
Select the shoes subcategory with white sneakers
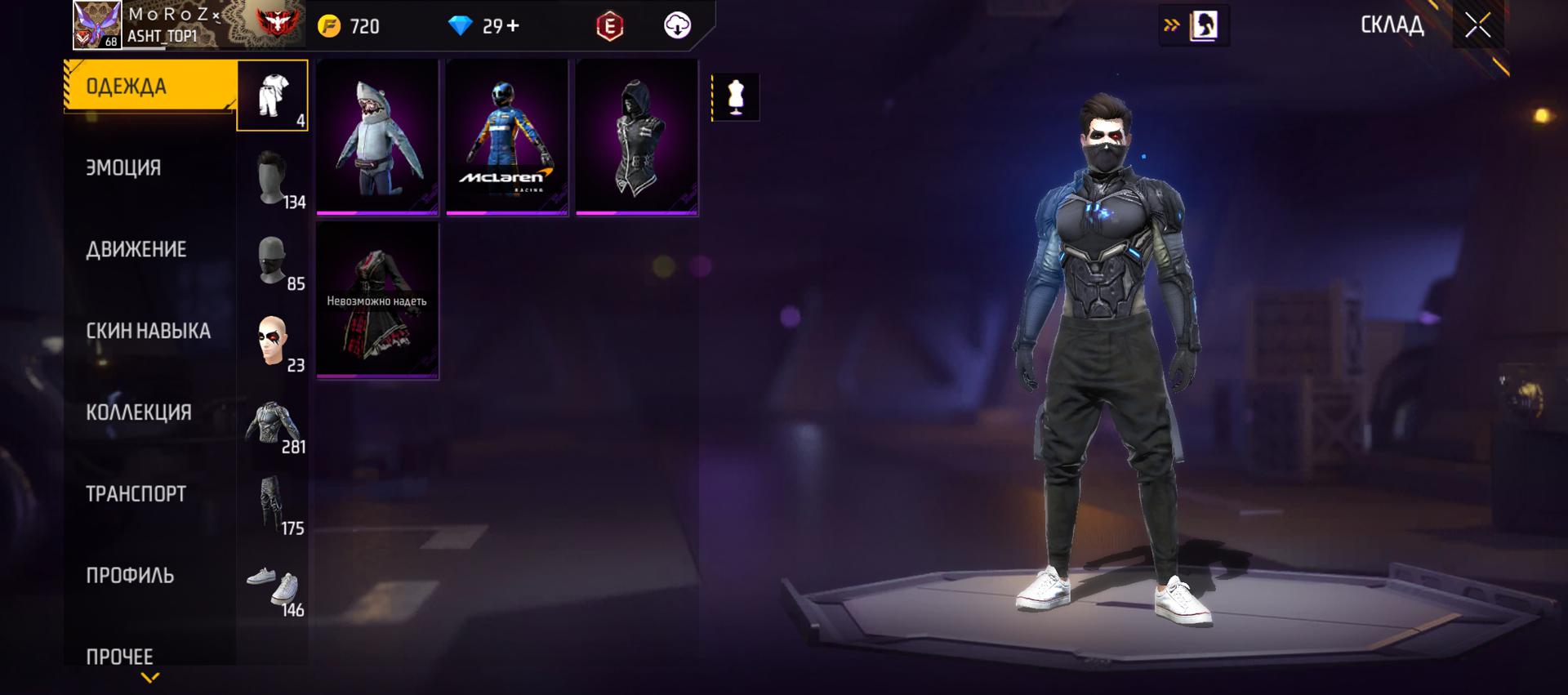click(273, 586)
